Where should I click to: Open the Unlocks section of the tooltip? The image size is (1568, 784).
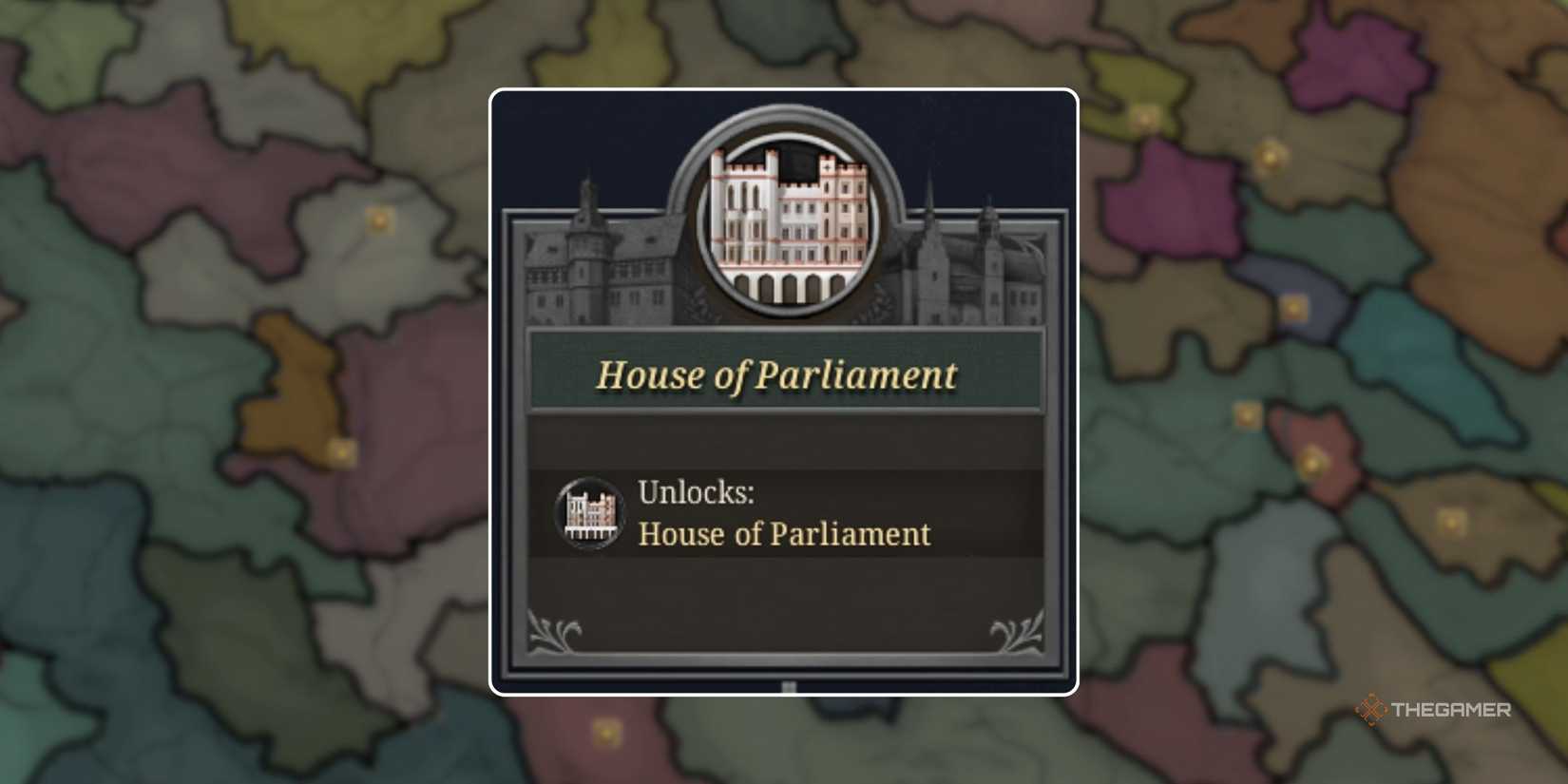click(x=697, y=492)
